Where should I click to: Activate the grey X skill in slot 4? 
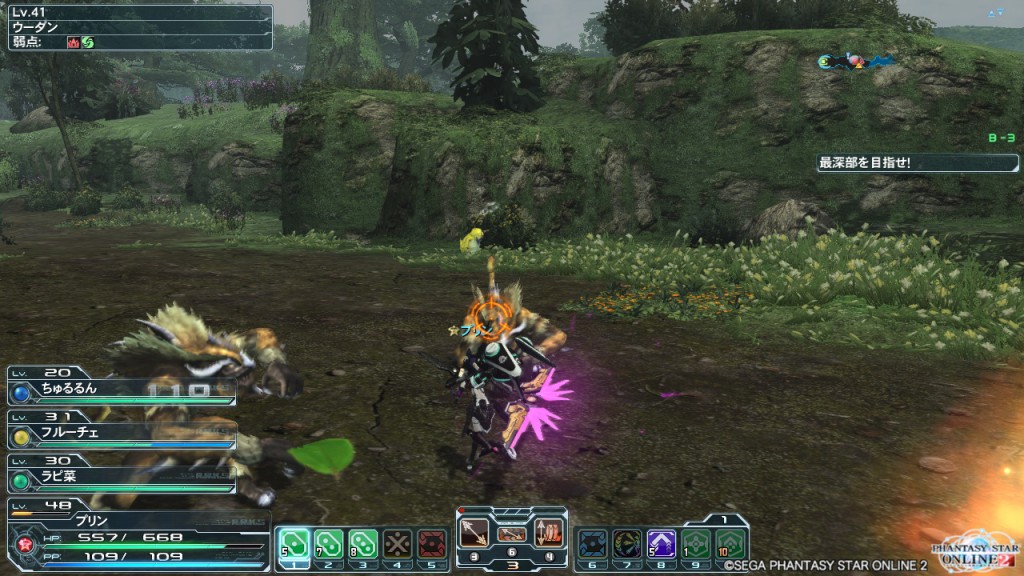coord(397,543)
